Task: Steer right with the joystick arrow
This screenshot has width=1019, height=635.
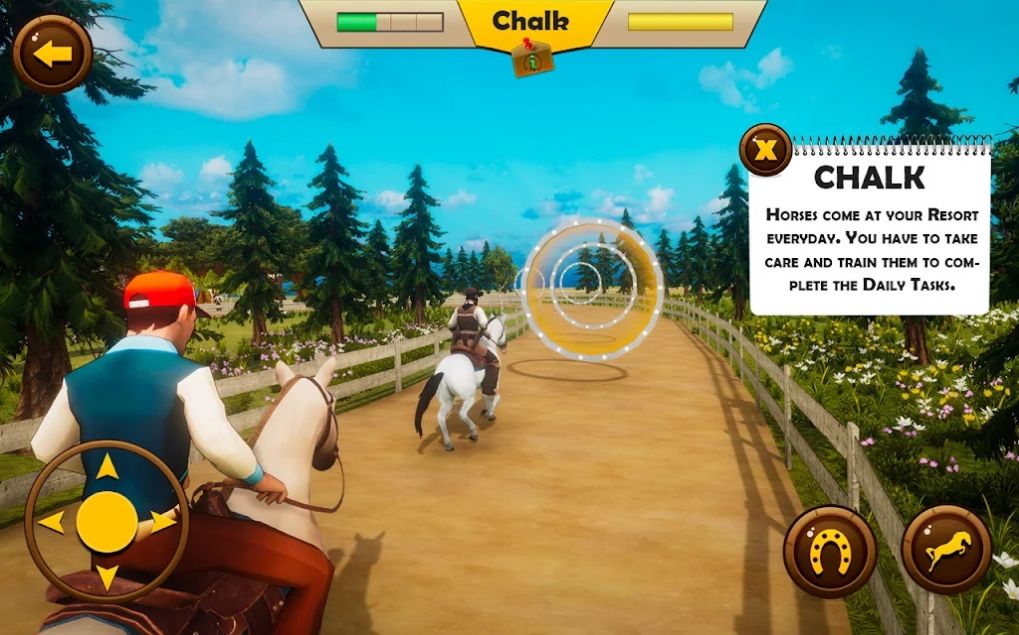Action: 163,521
